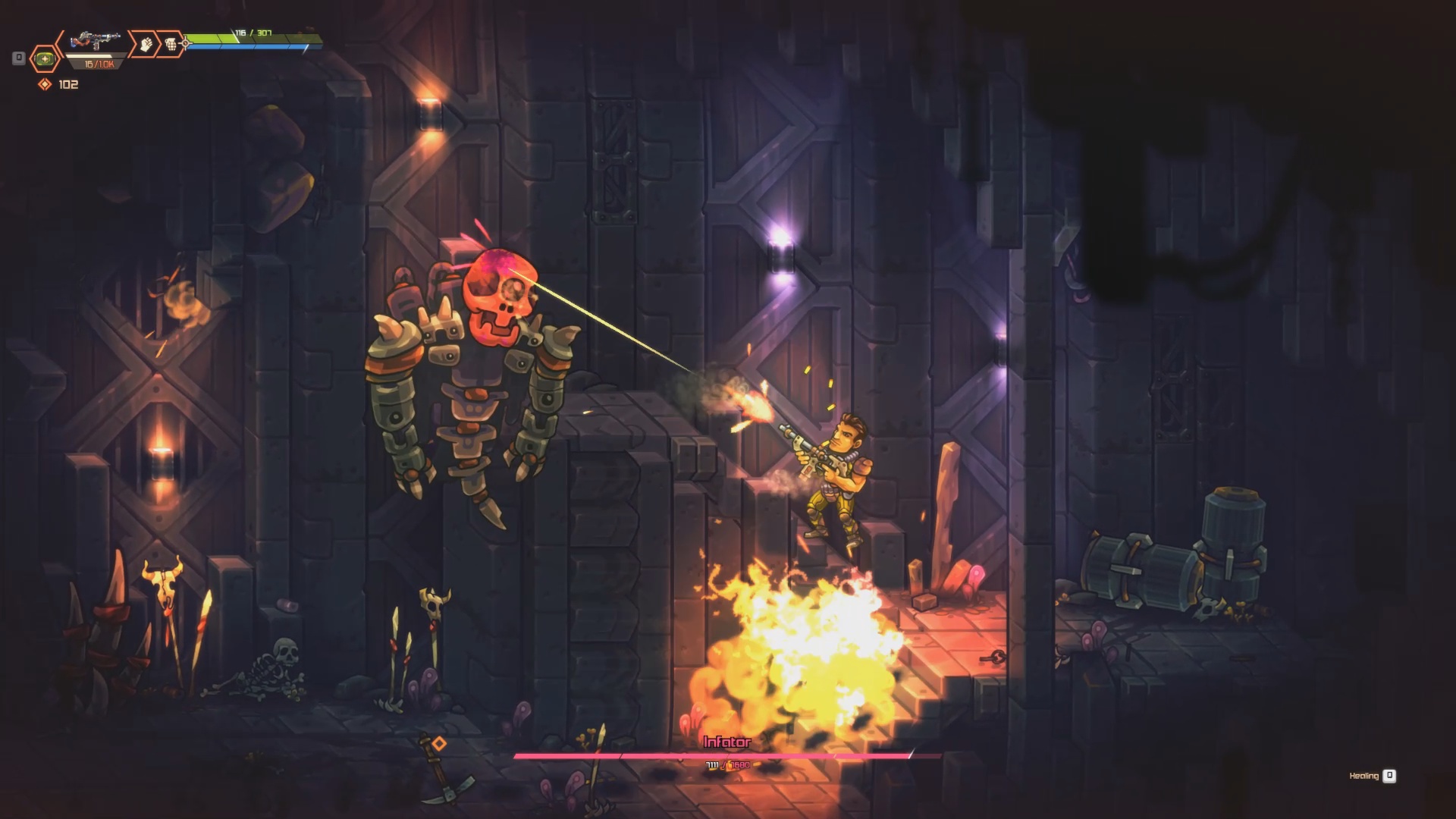Viewport: 1456px width, 819px height.
Task: Click the hexagonal medkit icon
Action: (45, 58)
